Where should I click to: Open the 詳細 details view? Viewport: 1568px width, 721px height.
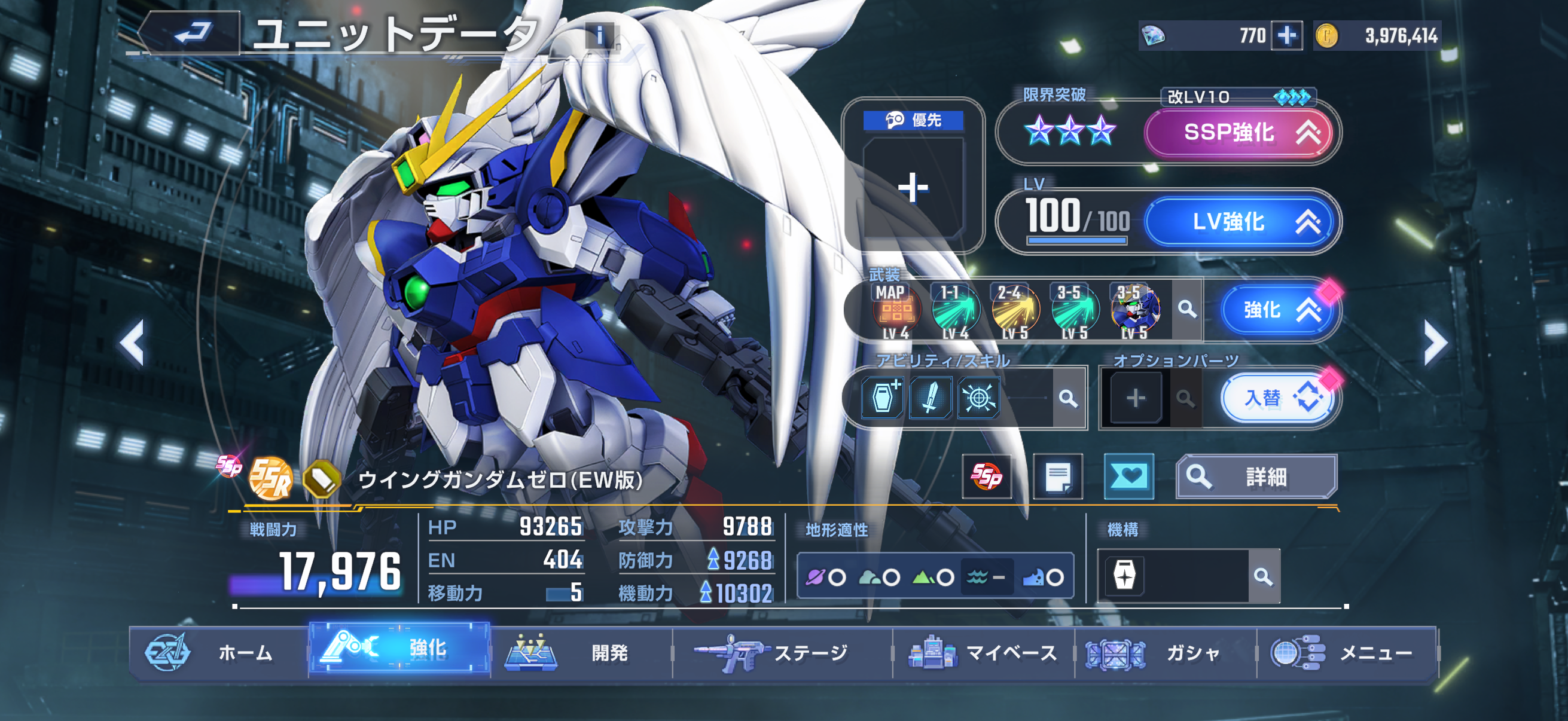tap(1256, 476)
